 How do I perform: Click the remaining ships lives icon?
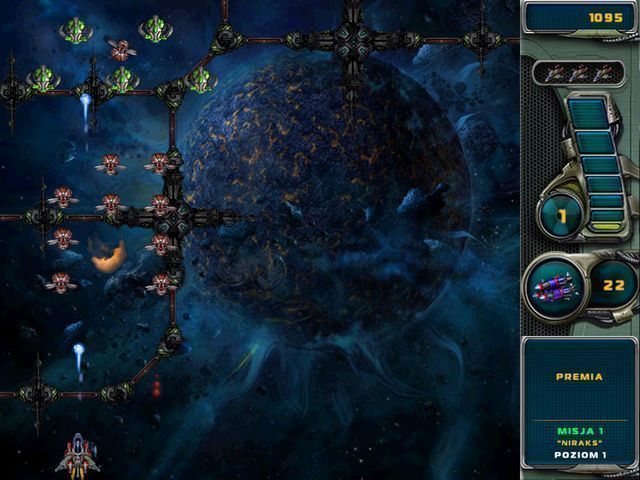pyautogui.click(x=578, y=72)
